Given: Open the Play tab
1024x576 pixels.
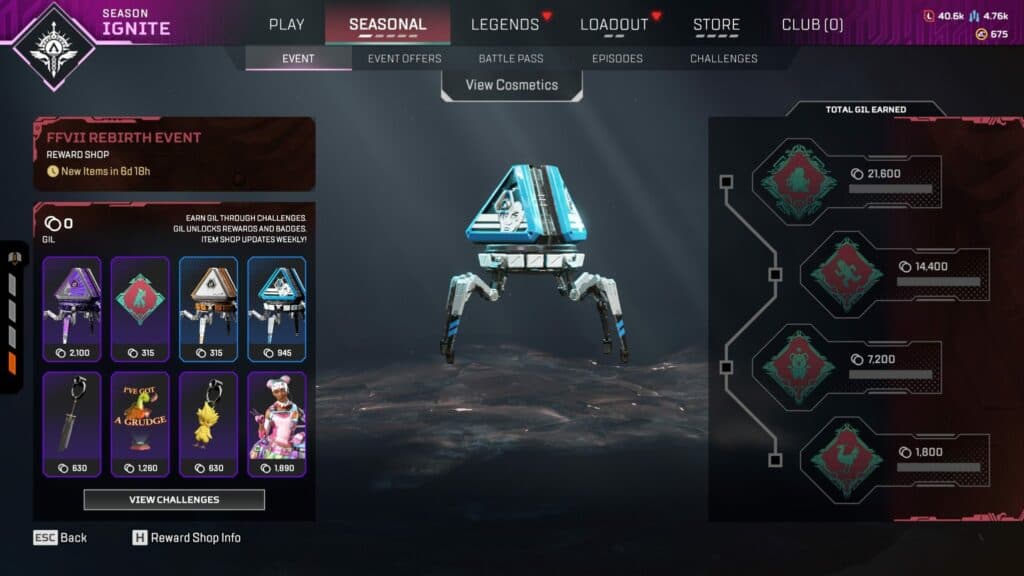Looking at the screenshot, I should point(287,24).
